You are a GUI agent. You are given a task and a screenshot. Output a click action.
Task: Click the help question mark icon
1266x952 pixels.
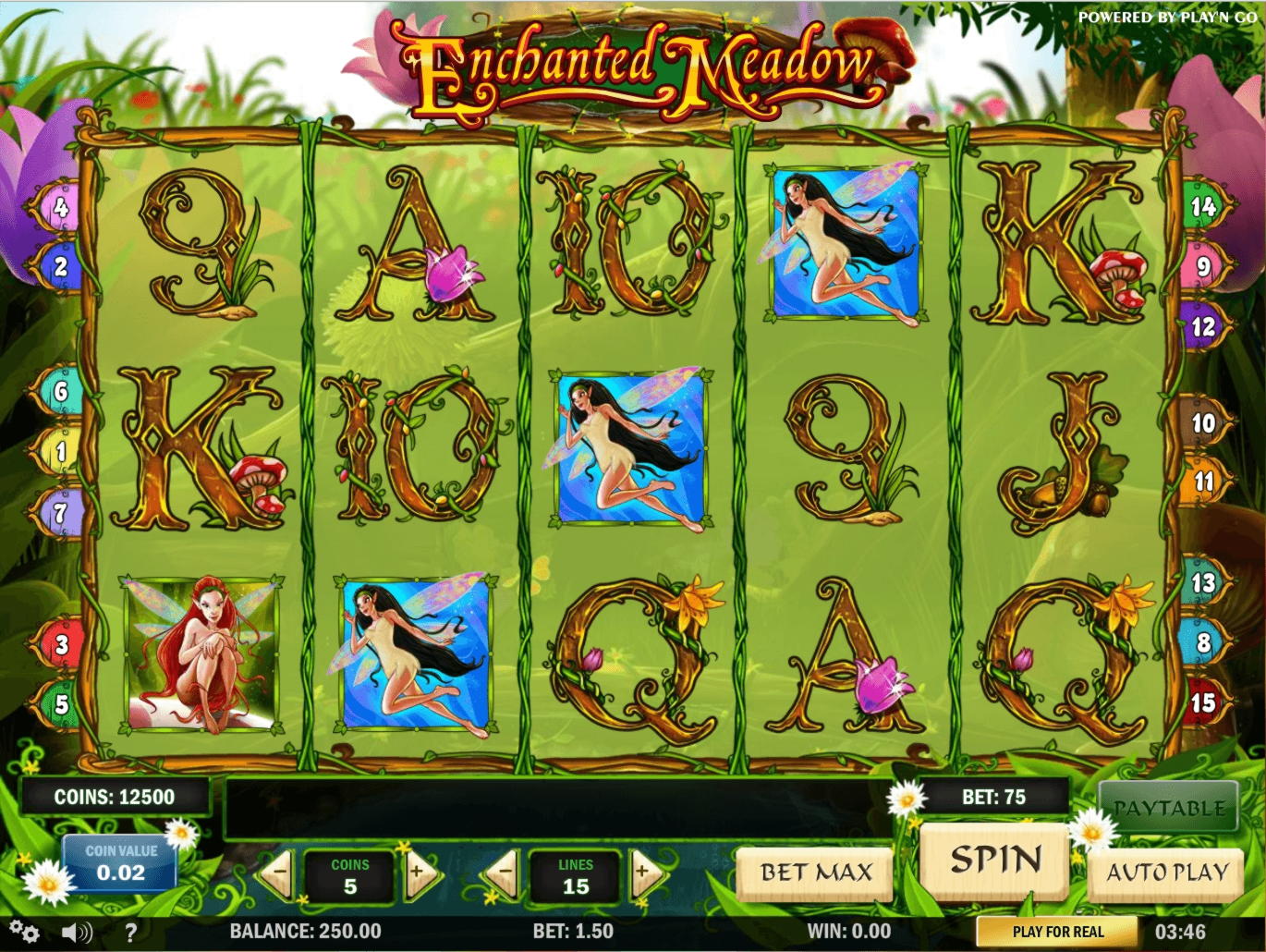tap(129, 933)
